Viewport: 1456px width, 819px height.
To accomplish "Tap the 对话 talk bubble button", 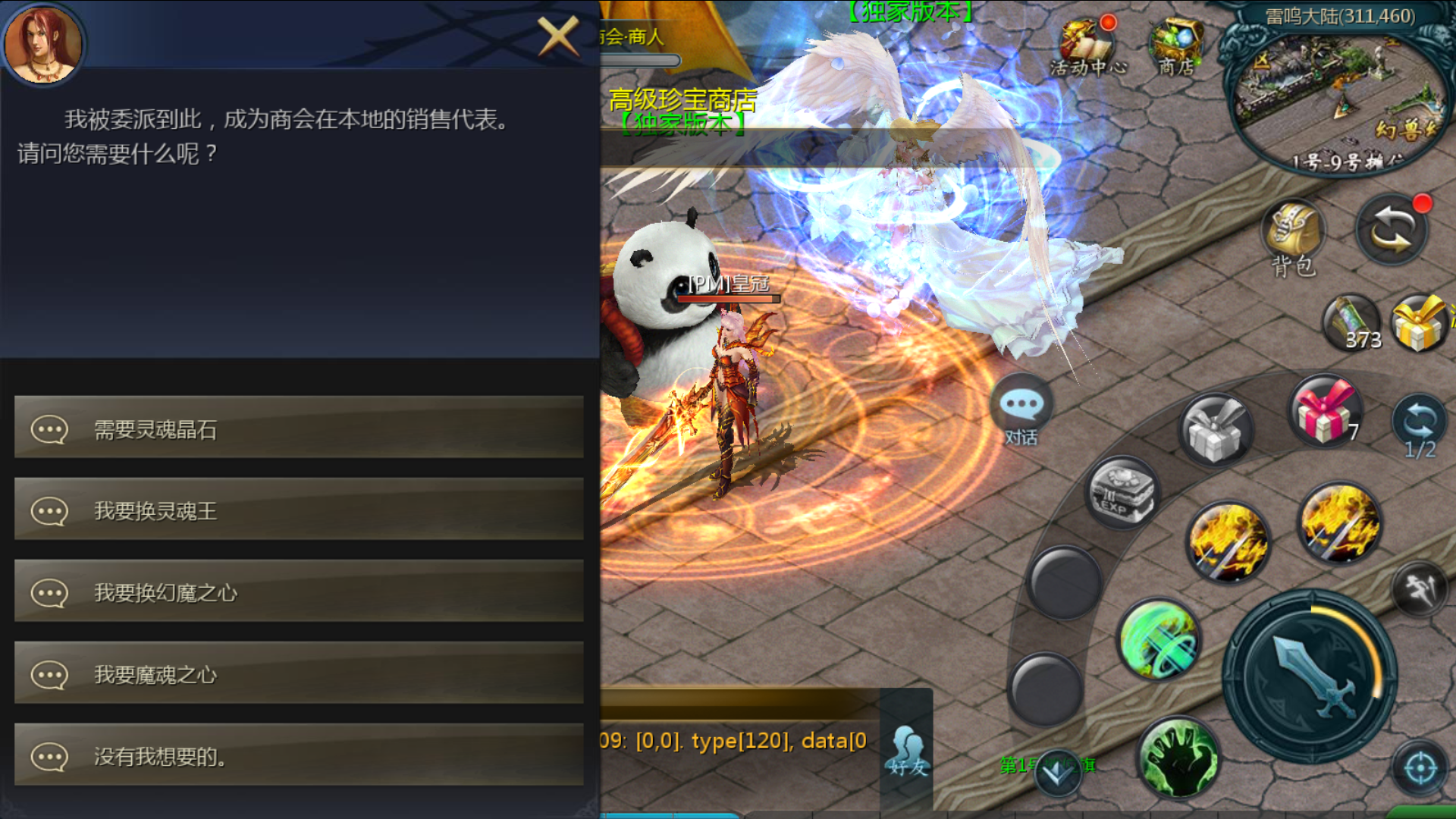I will (x=1021, y=409).
